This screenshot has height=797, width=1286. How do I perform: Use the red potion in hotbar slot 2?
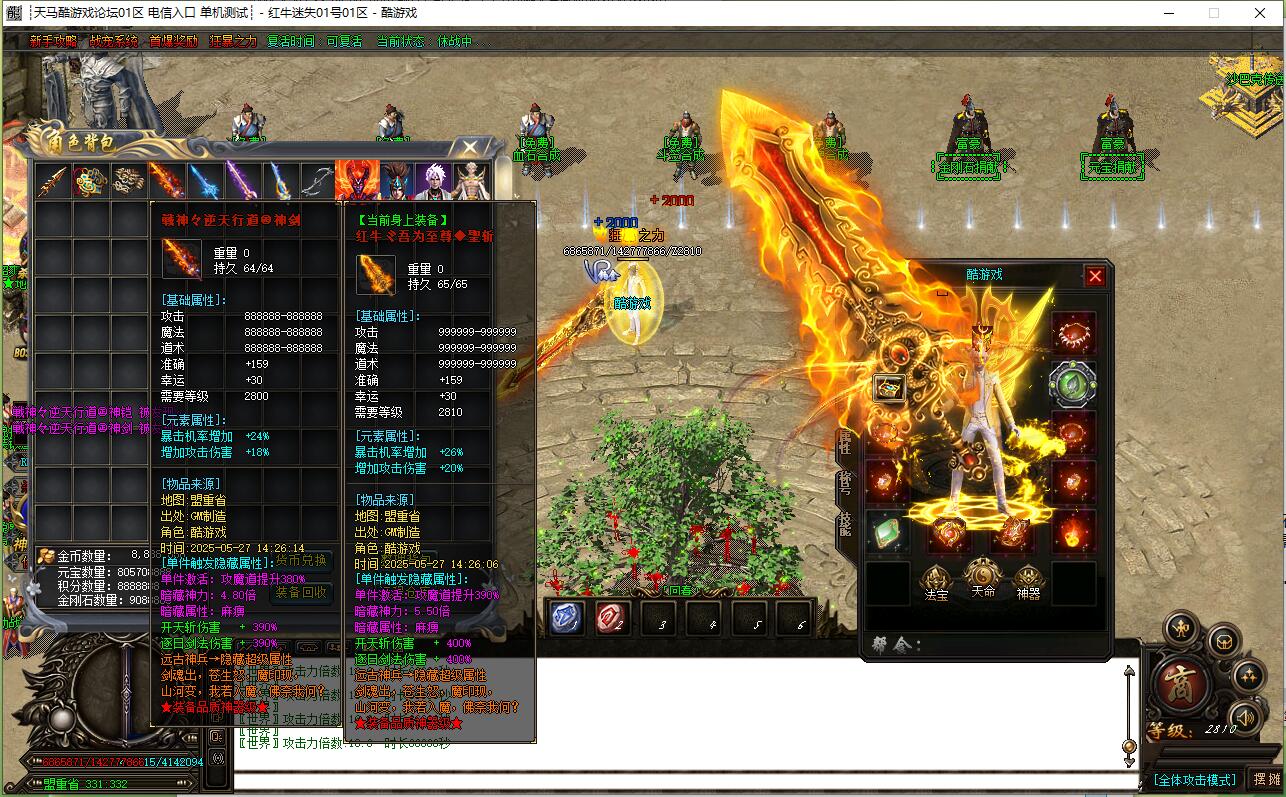click(x=611, y=618)
